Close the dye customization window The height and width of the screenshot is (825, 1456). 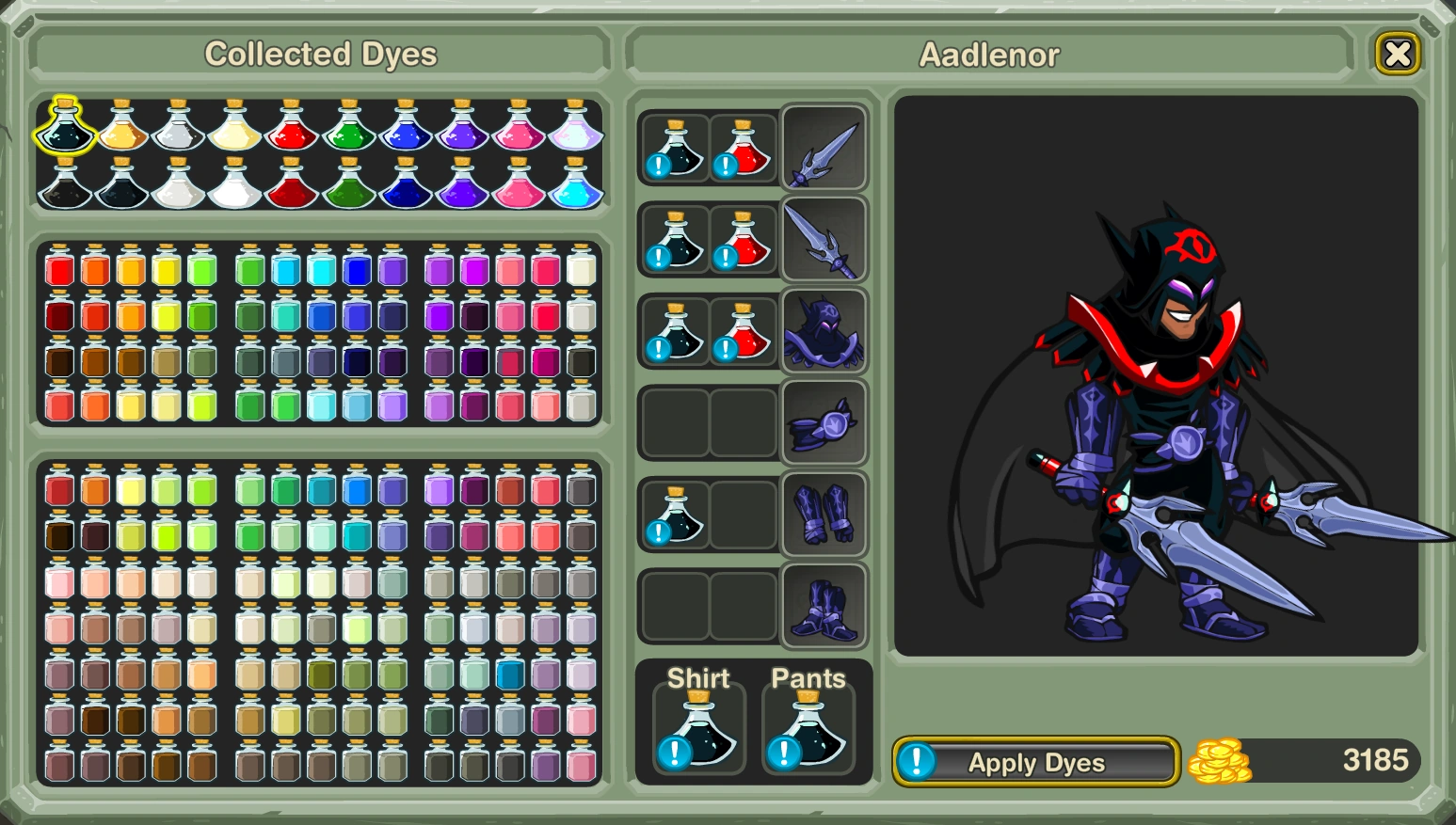1399,54
